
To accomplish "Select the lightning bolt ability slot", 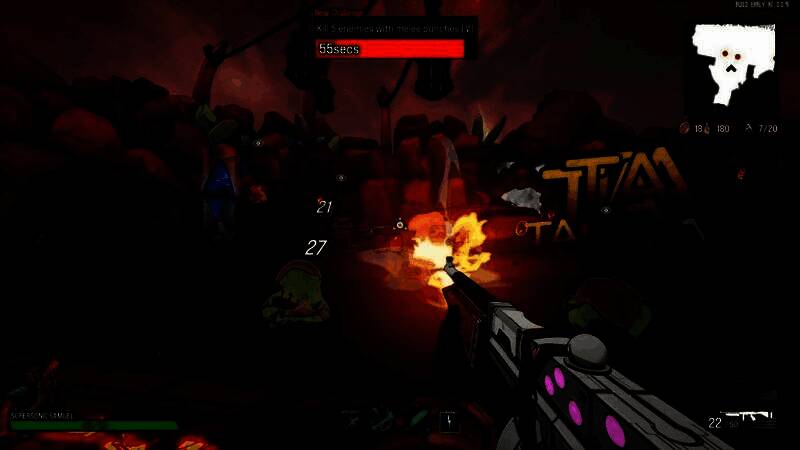I will point(449,422).
